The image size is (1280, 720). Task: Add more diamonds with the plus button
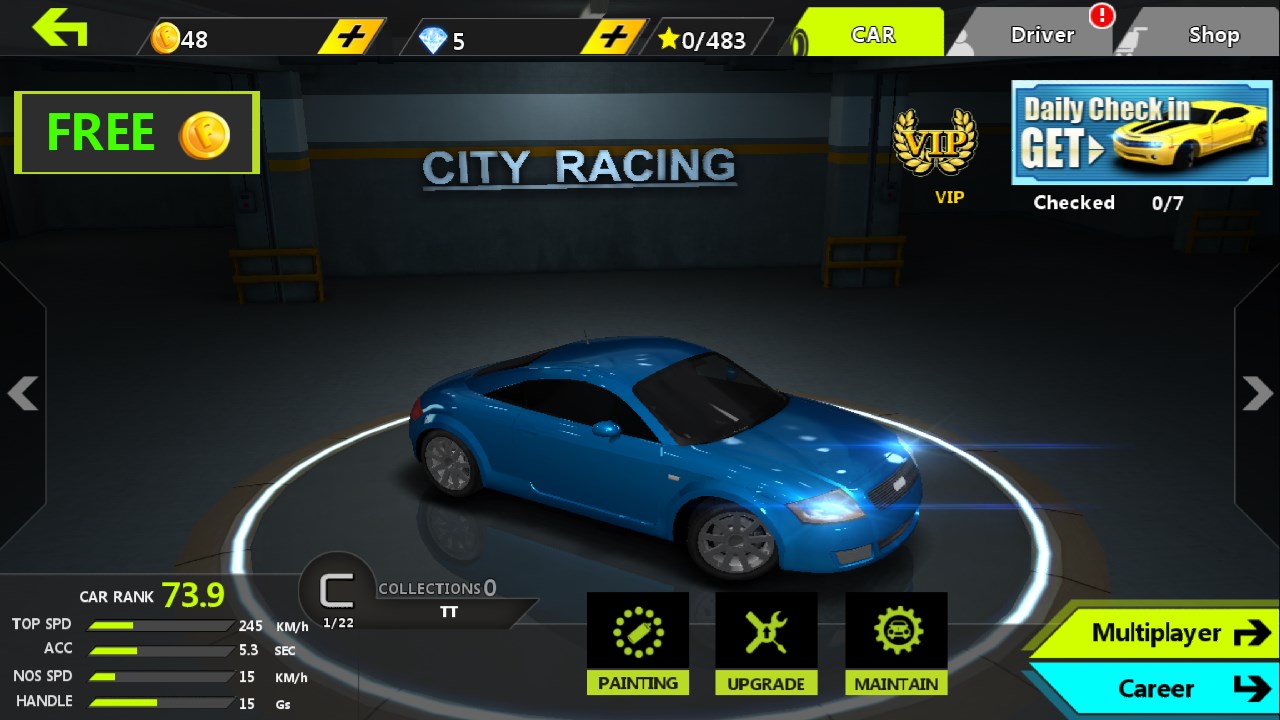point(614,38)
